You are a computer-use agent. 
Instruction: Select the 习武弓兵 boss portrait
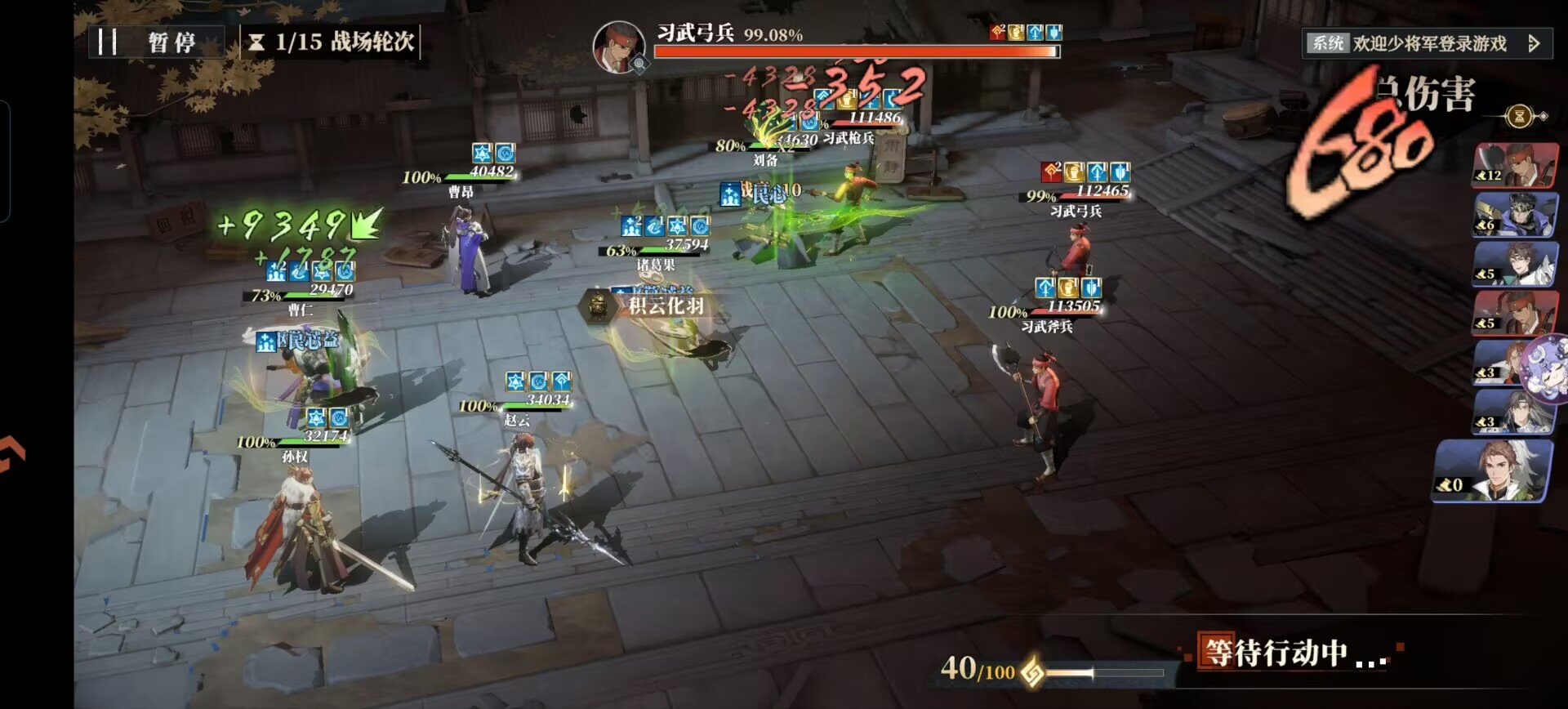click(x=618, y=46)
